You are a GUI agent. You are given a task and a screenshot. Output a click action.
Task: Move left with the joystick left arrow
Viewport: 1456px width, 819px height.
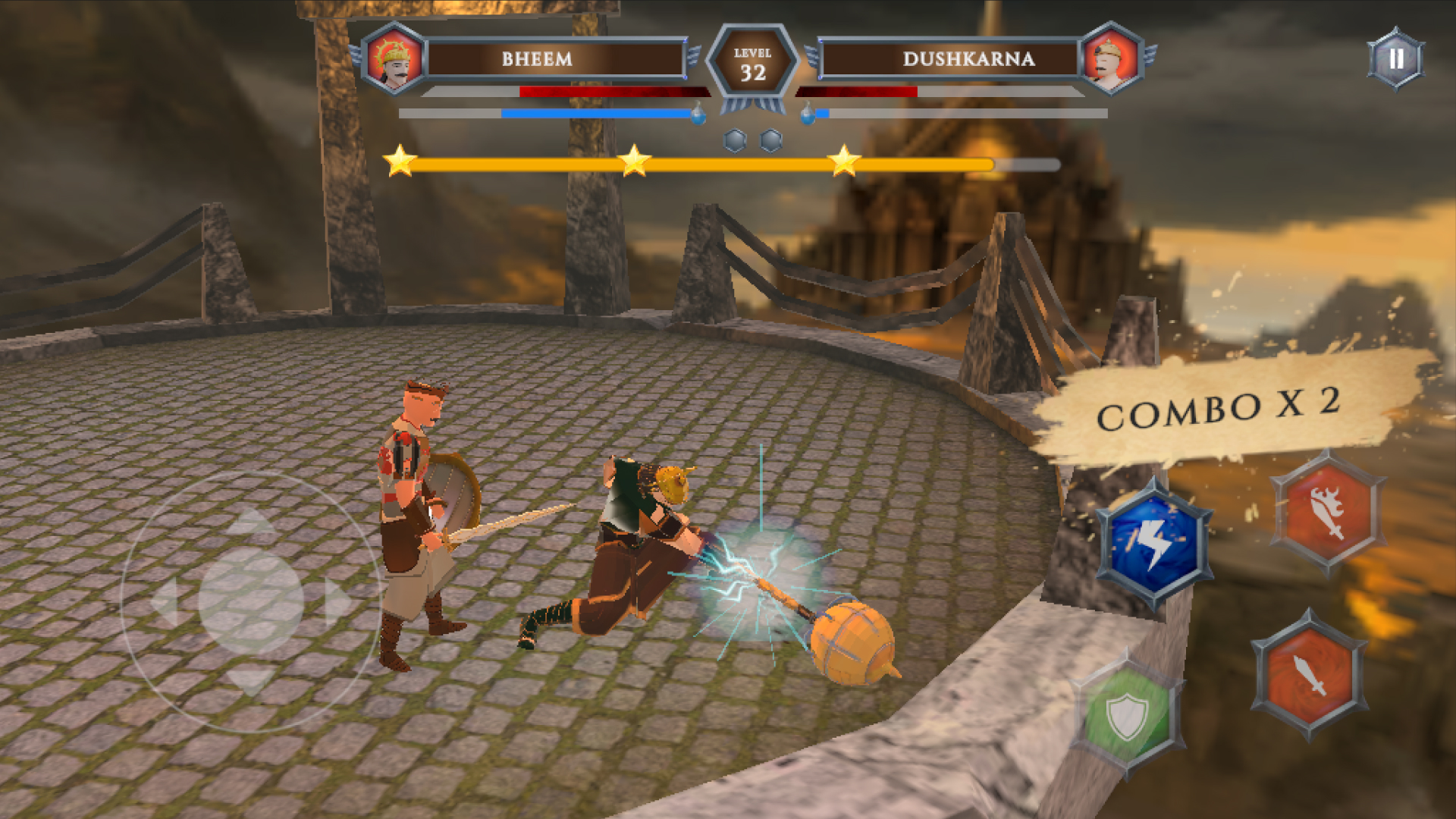point(164,601)
